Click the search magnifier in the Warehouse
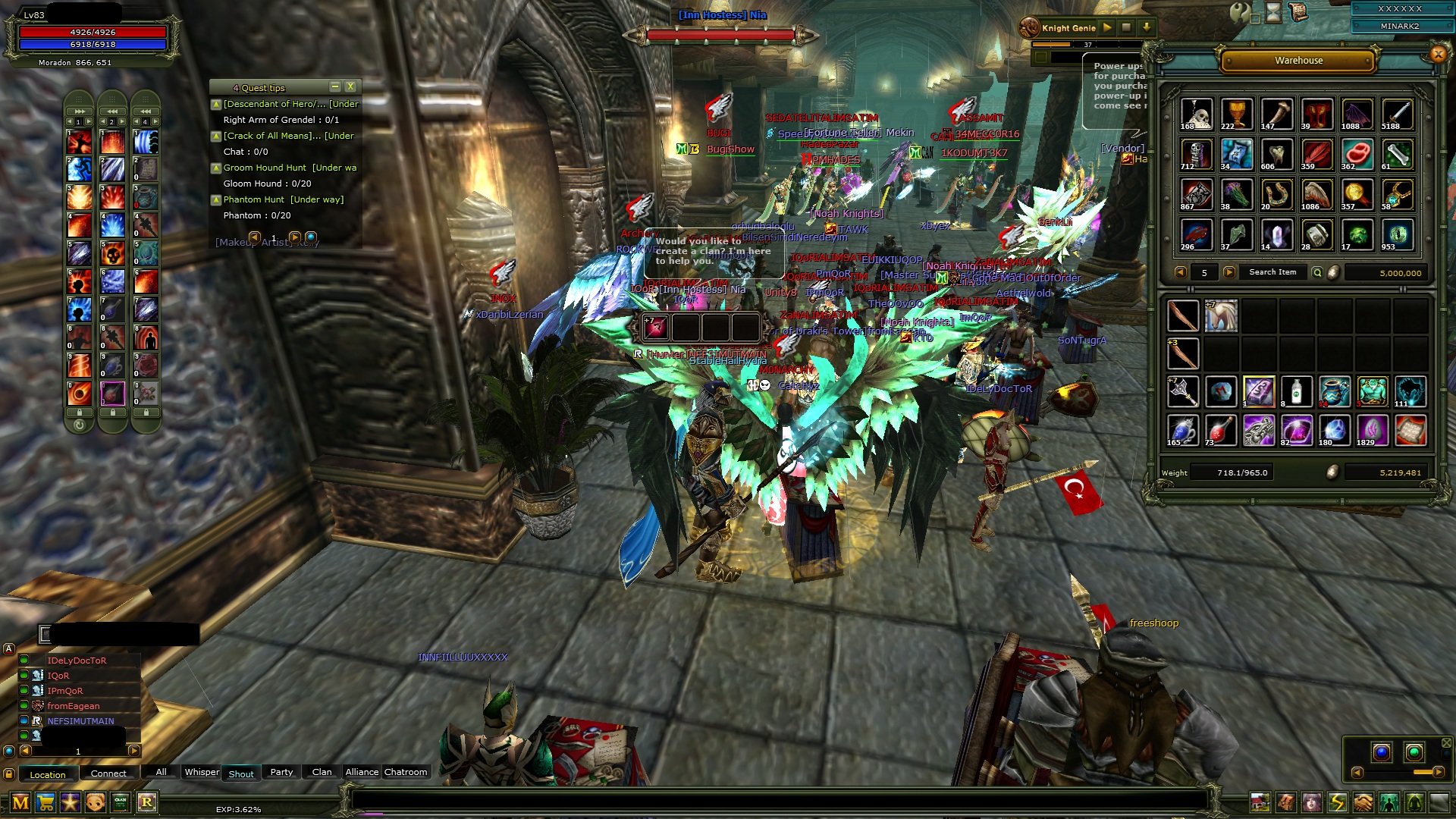 [x=1319, y=272]
